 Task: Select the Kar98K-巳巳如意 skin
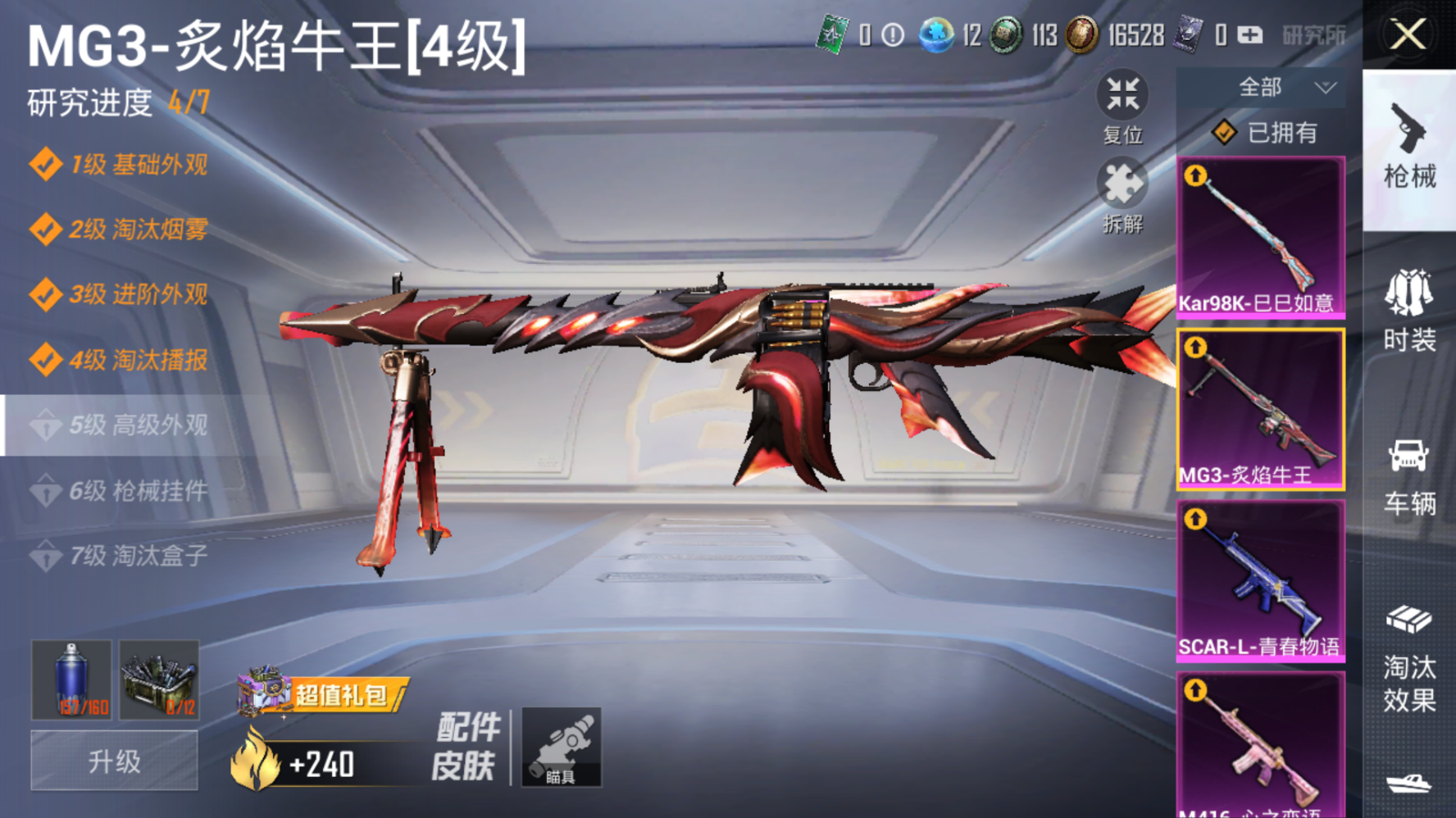point(1260,237)
